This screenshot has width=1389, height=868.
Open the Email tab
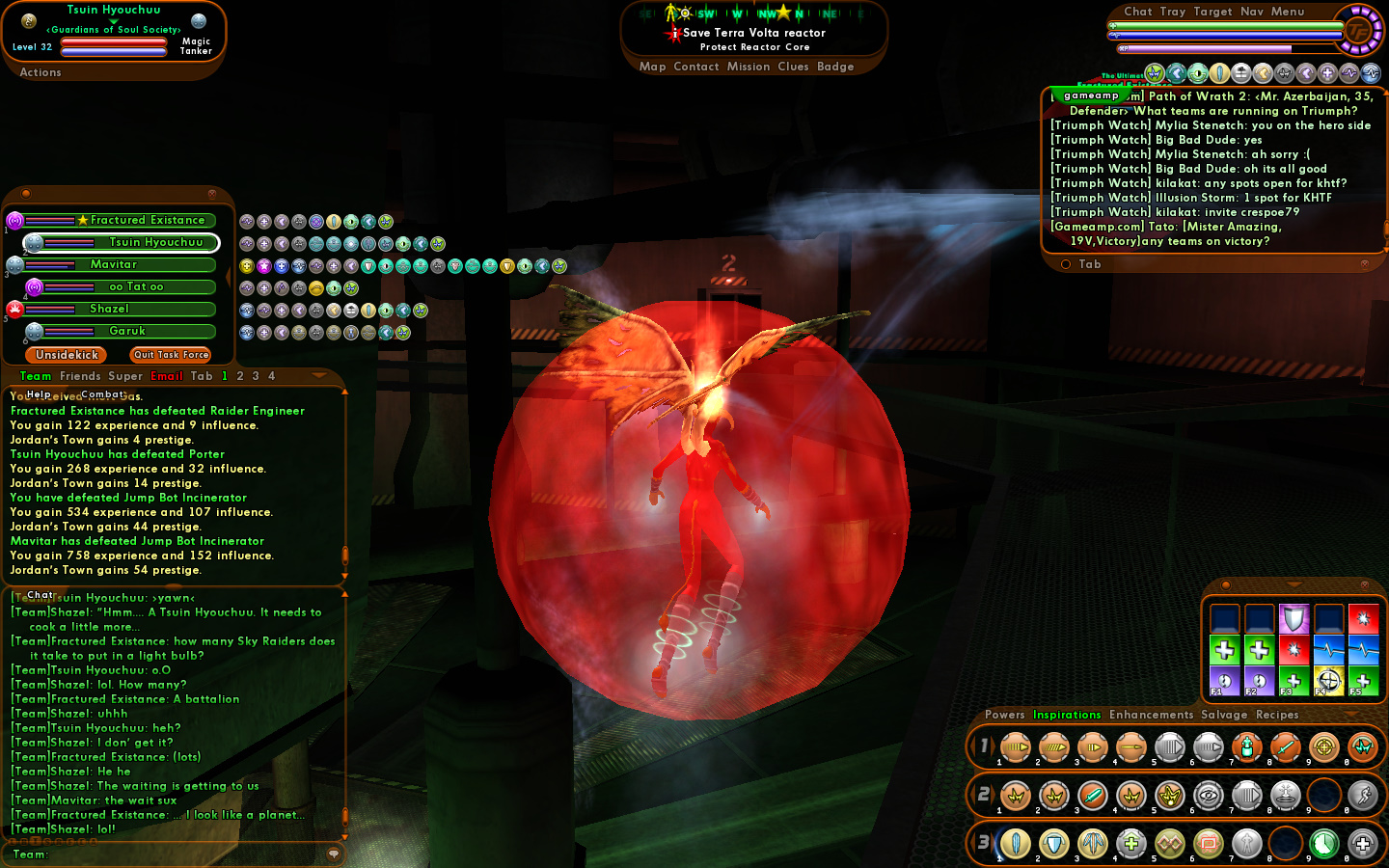[167, 376]
